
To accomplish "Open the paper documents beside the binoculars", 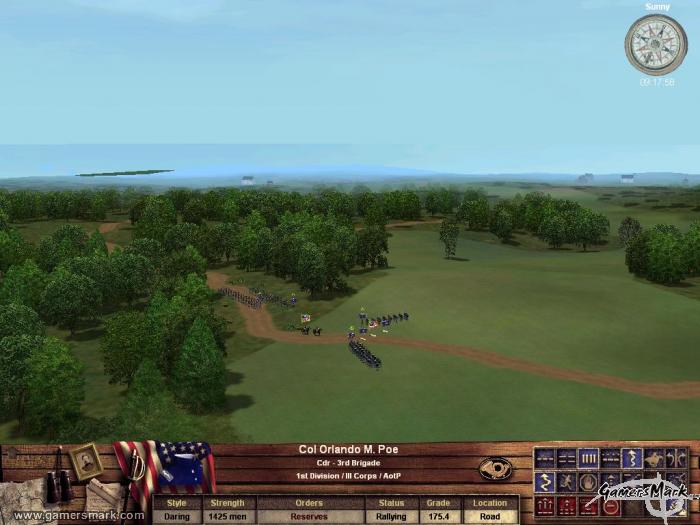I will pyautogui.click(x=103, y=494).
